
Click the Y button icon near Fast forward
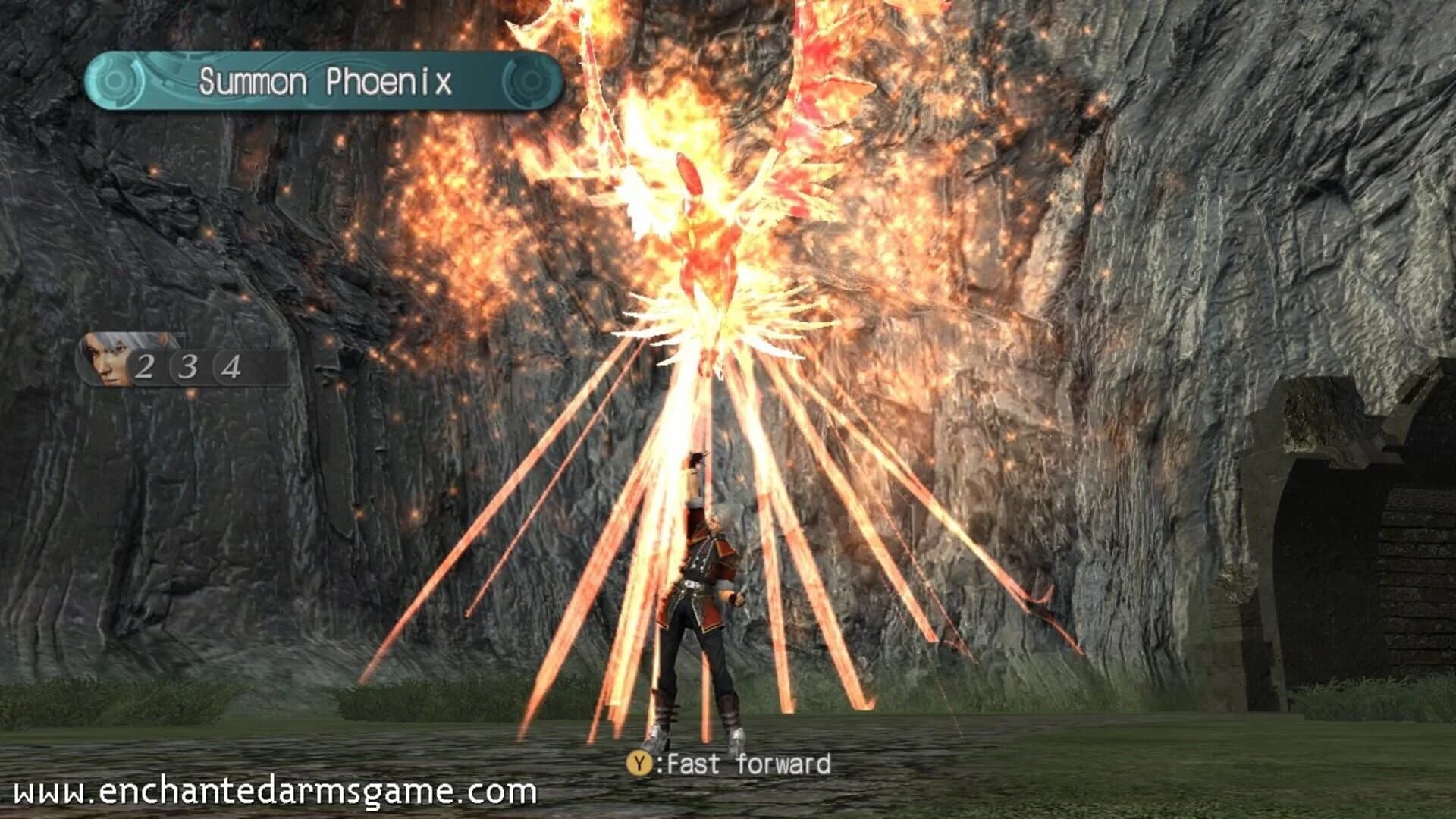641,764
